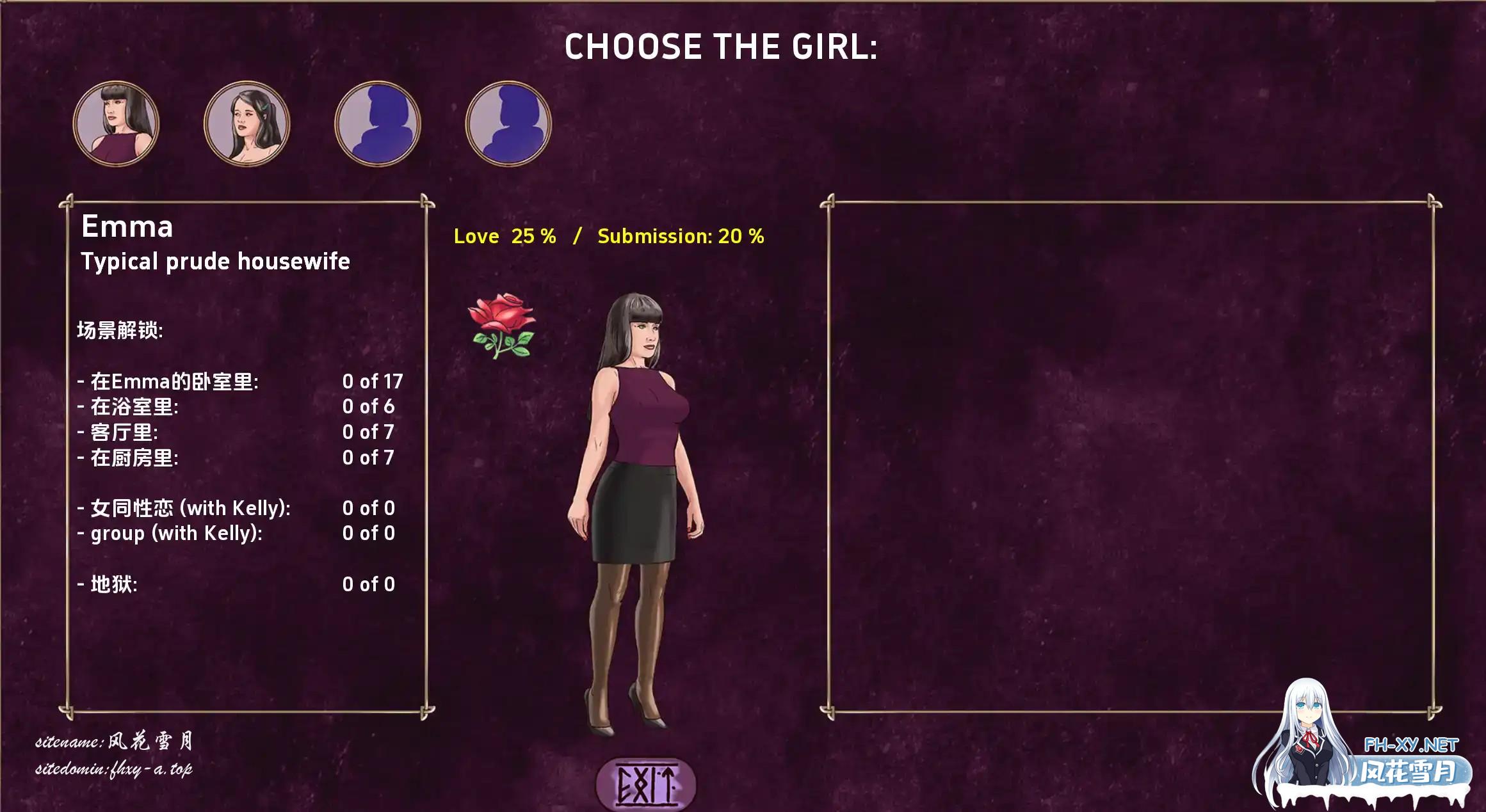Select Emma's portrait with bangs
Screen dimensions: 1486x812
(116, 123)
